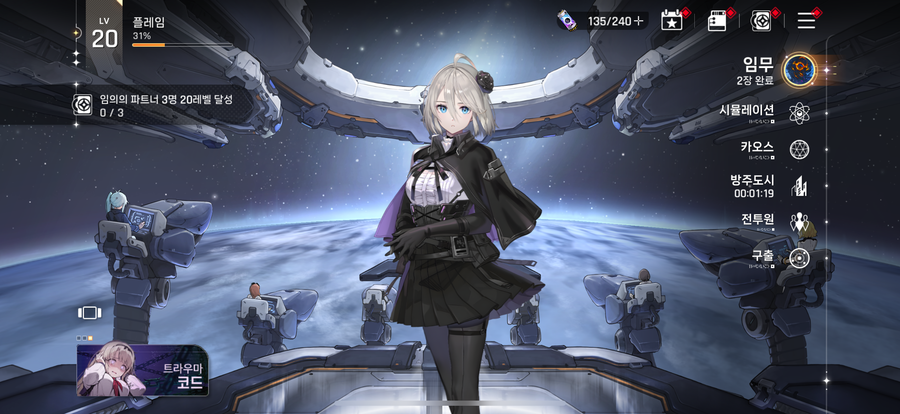900x414 pixels.
Task: Open the 임무 mission menu
Action: [x=798, y=69]
